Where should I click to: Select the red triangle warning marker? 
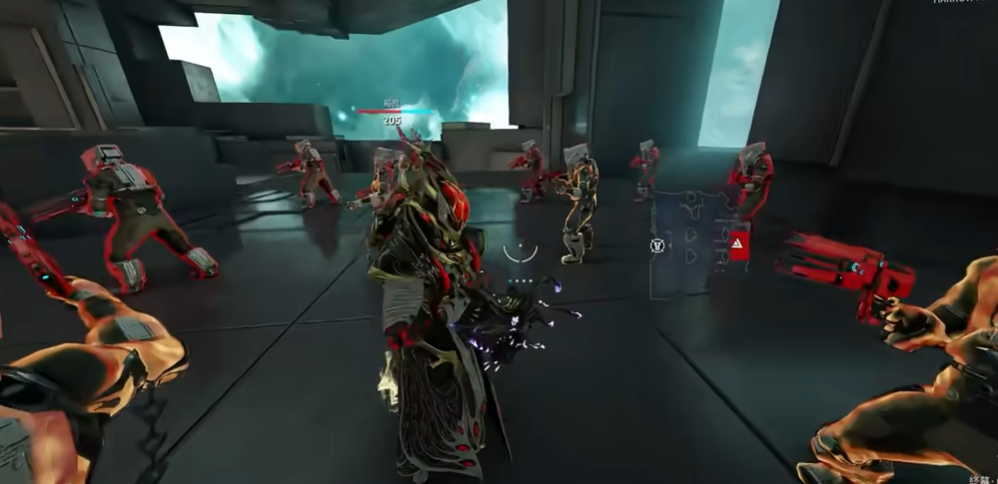coord(737,243)
